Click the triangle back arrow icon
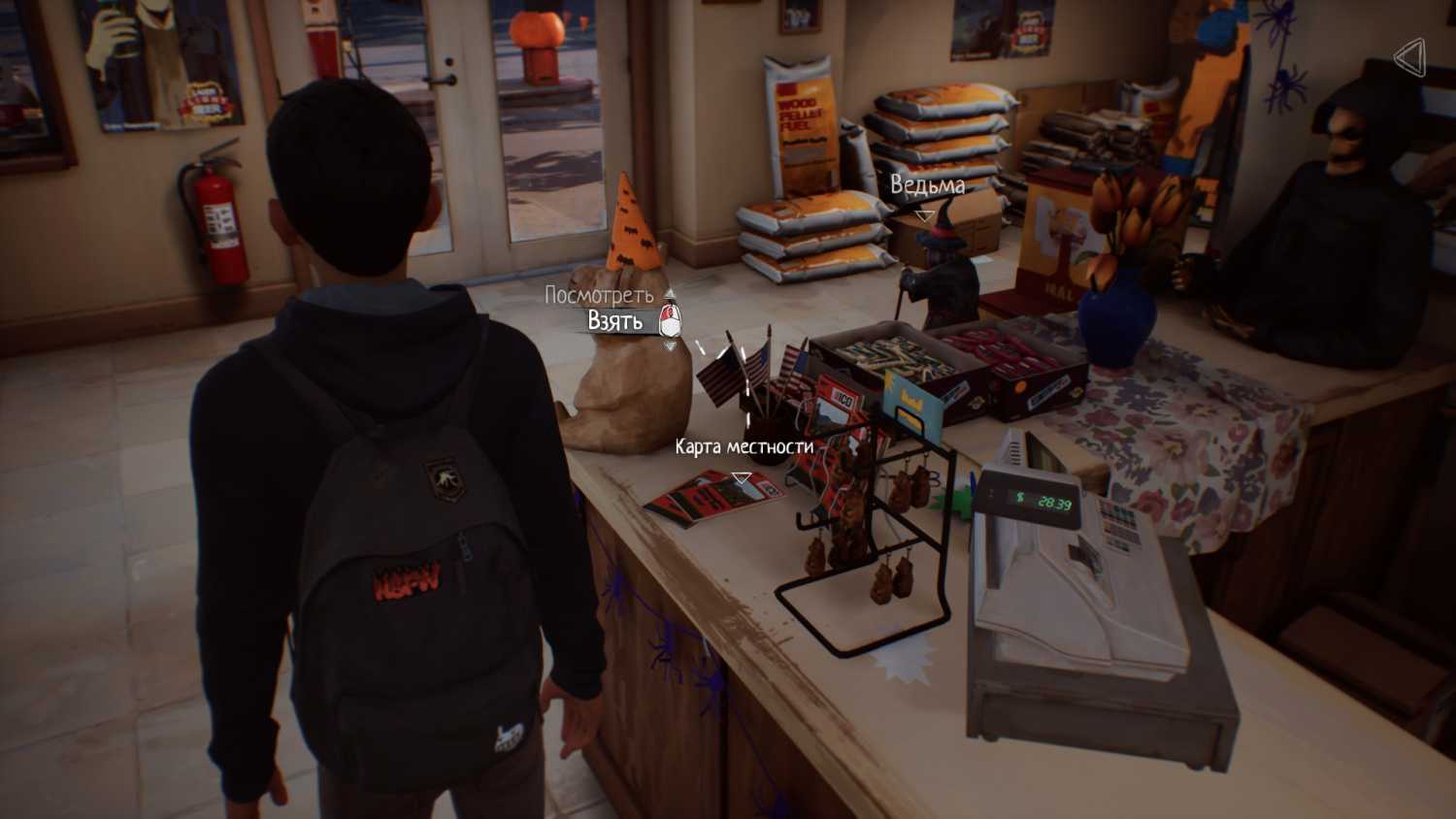This screenshot has width=1456, height=819. (x=1409, y=58)
